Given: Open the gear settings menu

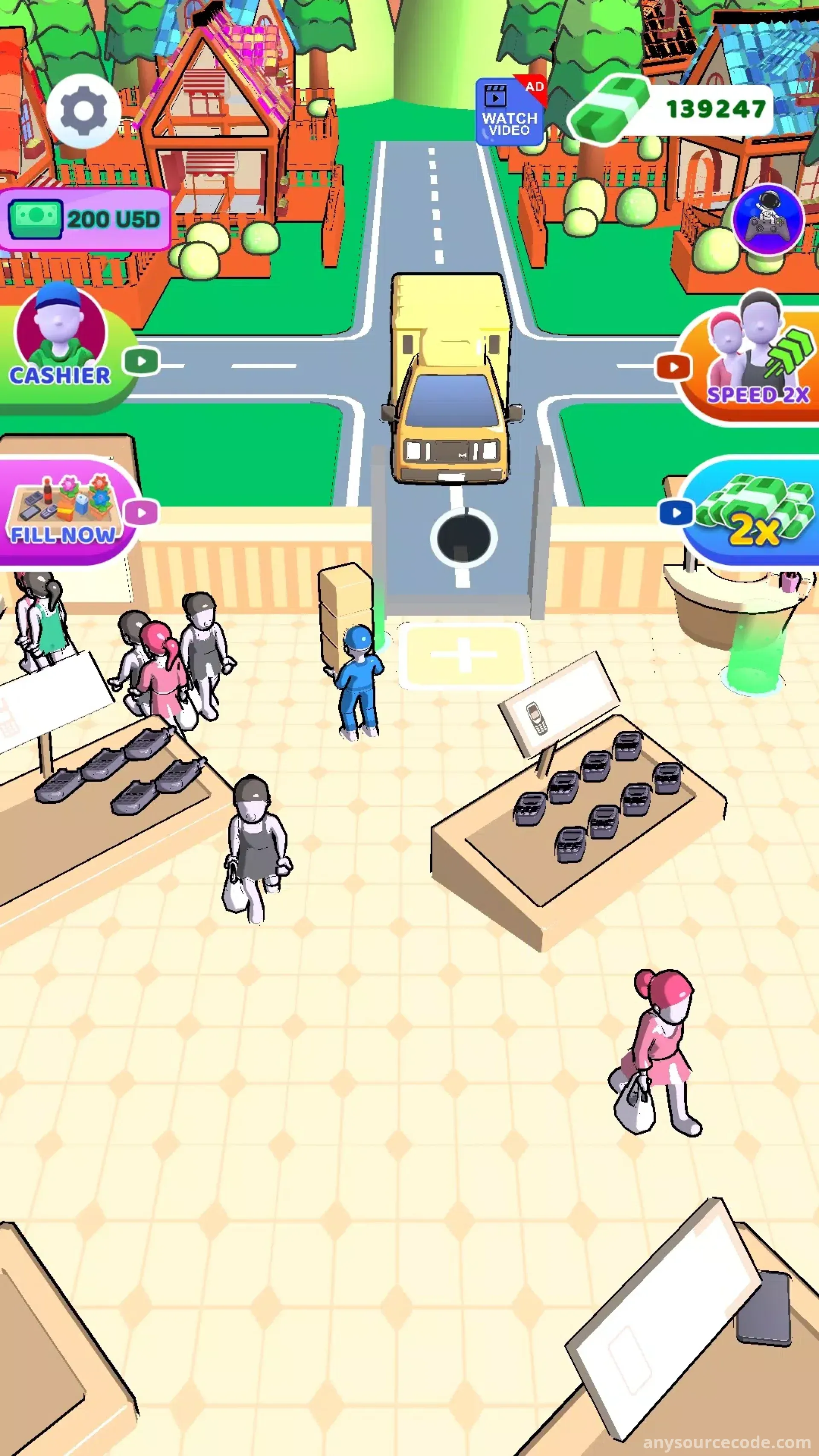Looking at the screenshot, I should tap(83, 111).
